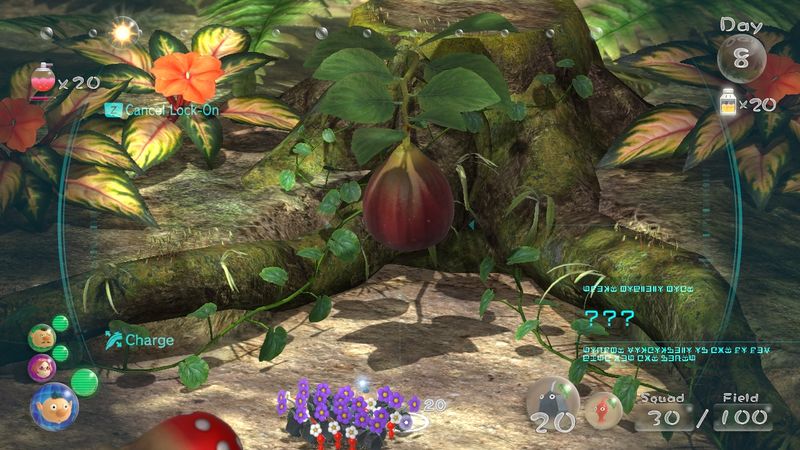Click the Day 8 bubble indicator
Image resolution: width=800 pixels, height=450 pixels.
(x=741, y=56)
